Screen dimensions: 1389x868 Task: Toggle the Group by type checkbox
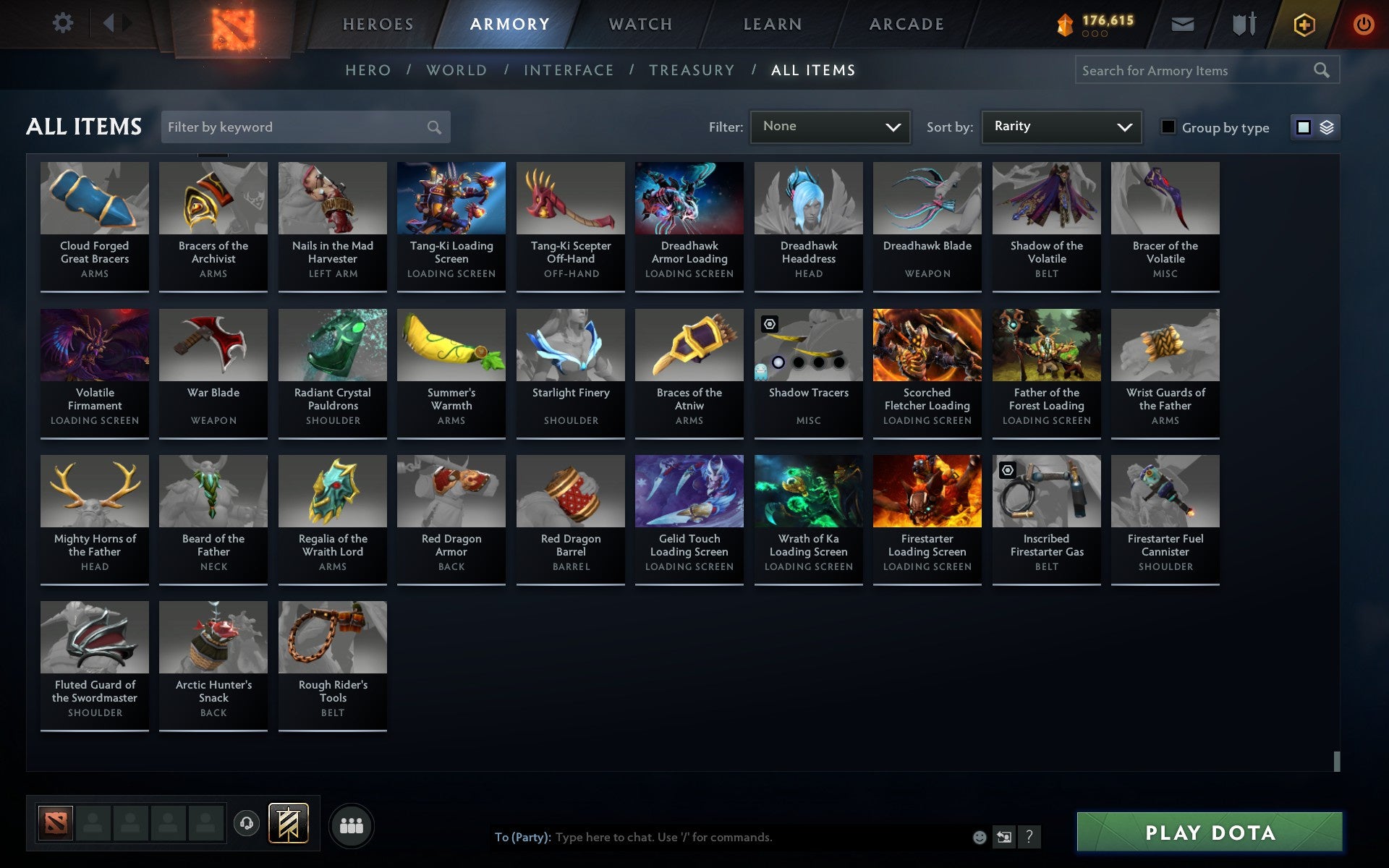click(1168, 127)
